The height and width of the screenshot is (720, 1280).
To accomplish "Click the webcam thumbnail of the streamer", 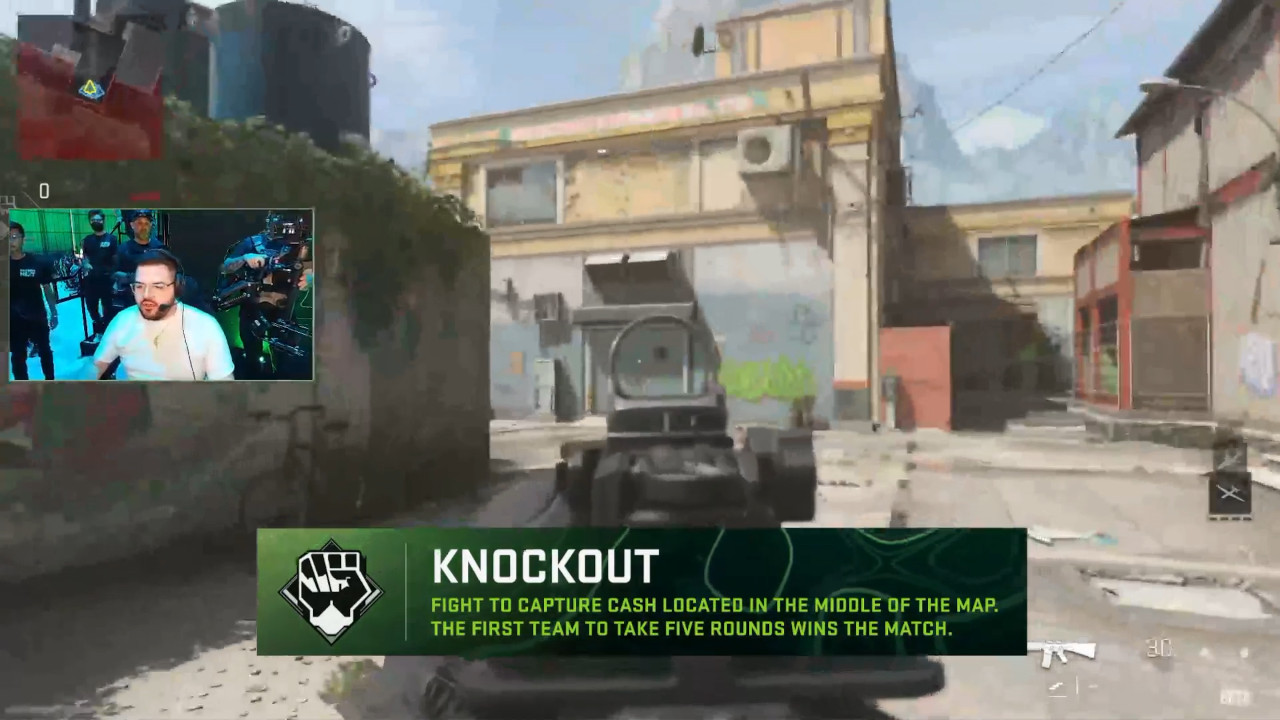I will coord(165,293).
